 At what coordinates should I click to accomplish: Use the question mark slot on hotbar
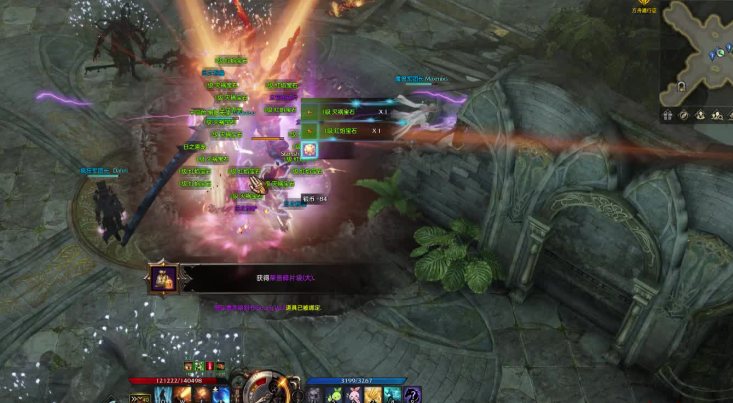pyautogui.click(x=412, y=396)
